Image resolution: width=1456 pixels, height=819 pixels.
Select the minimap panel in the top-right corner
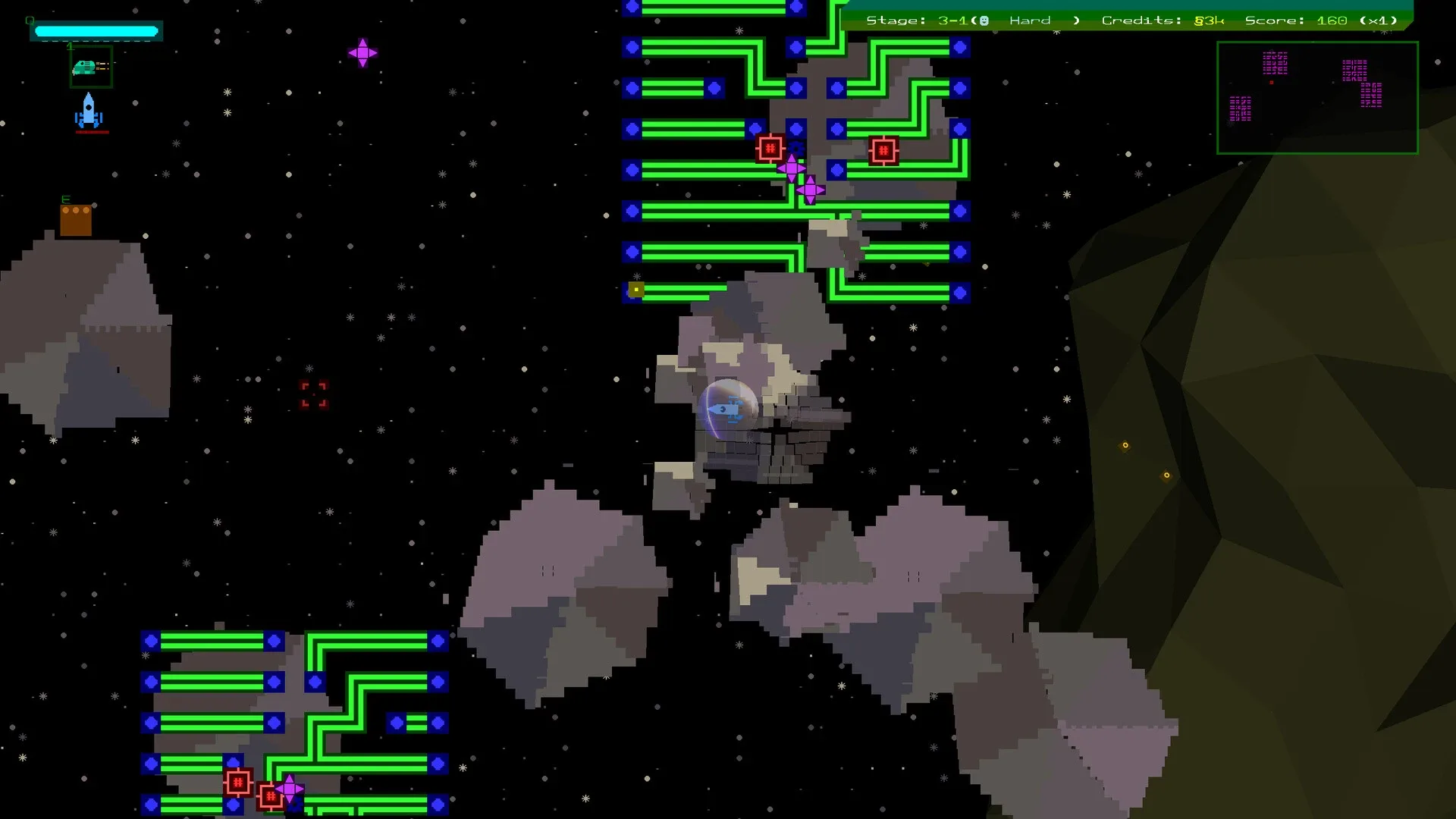tap(1317, 97)
